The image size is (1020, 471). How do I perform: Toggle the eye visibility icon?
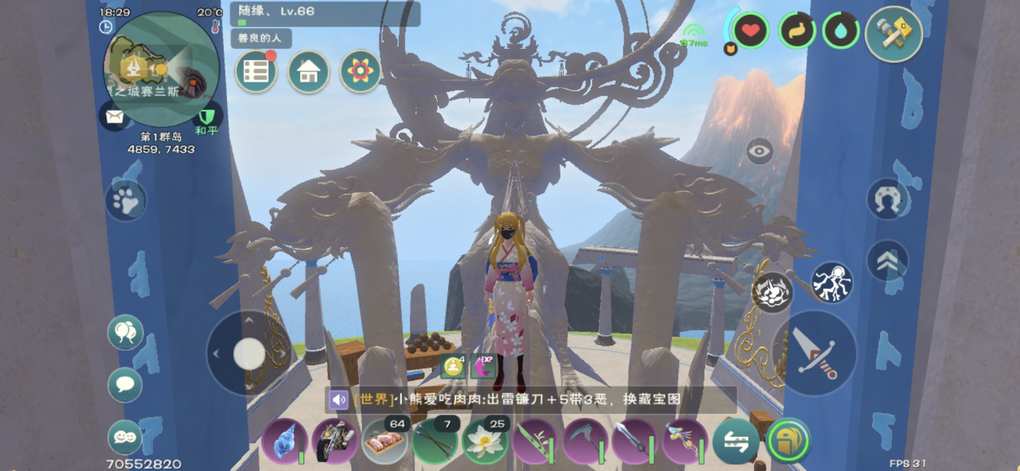tap(760, 151)
